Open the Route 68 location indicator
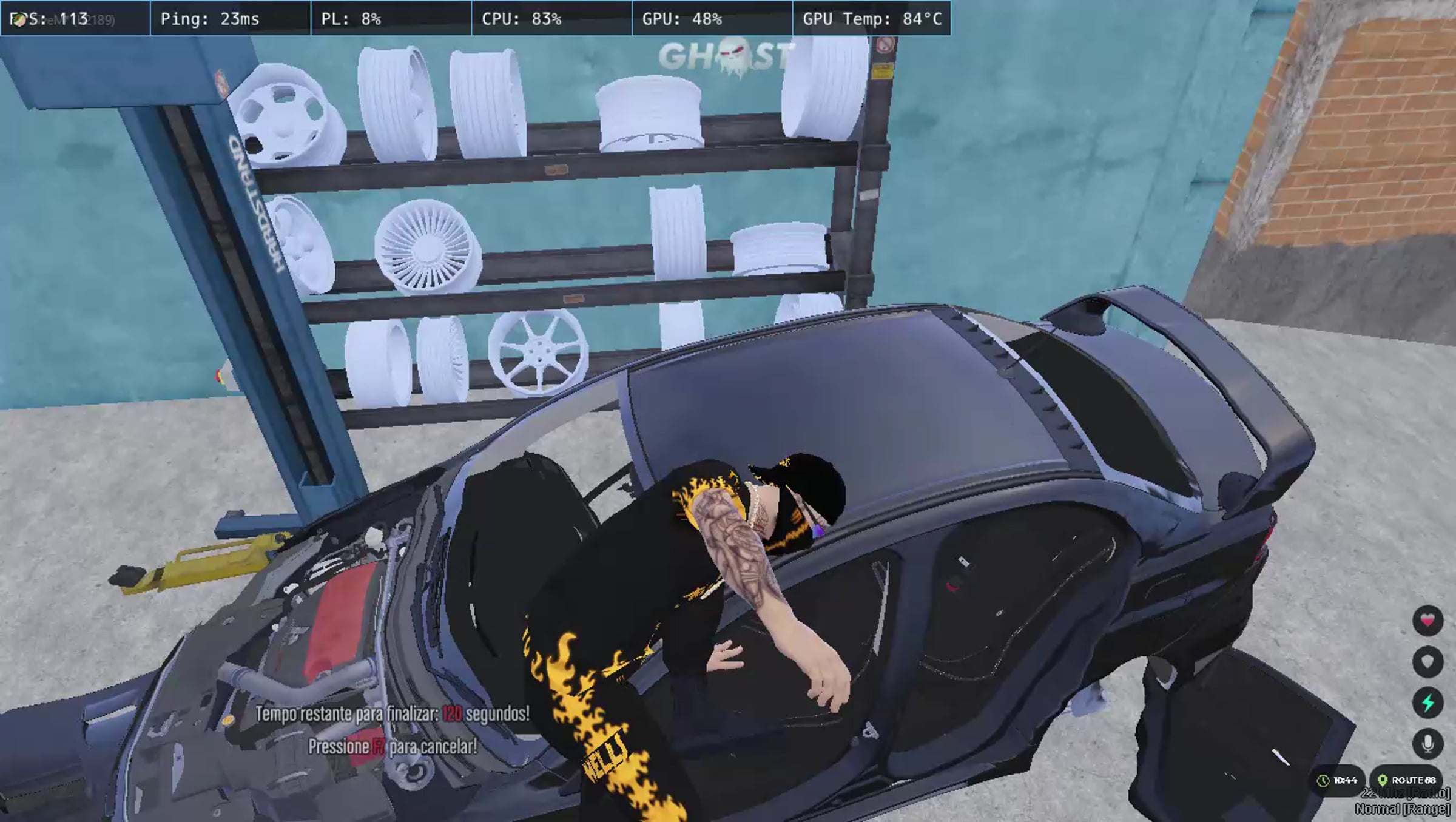 click(x=1407, y=780)
